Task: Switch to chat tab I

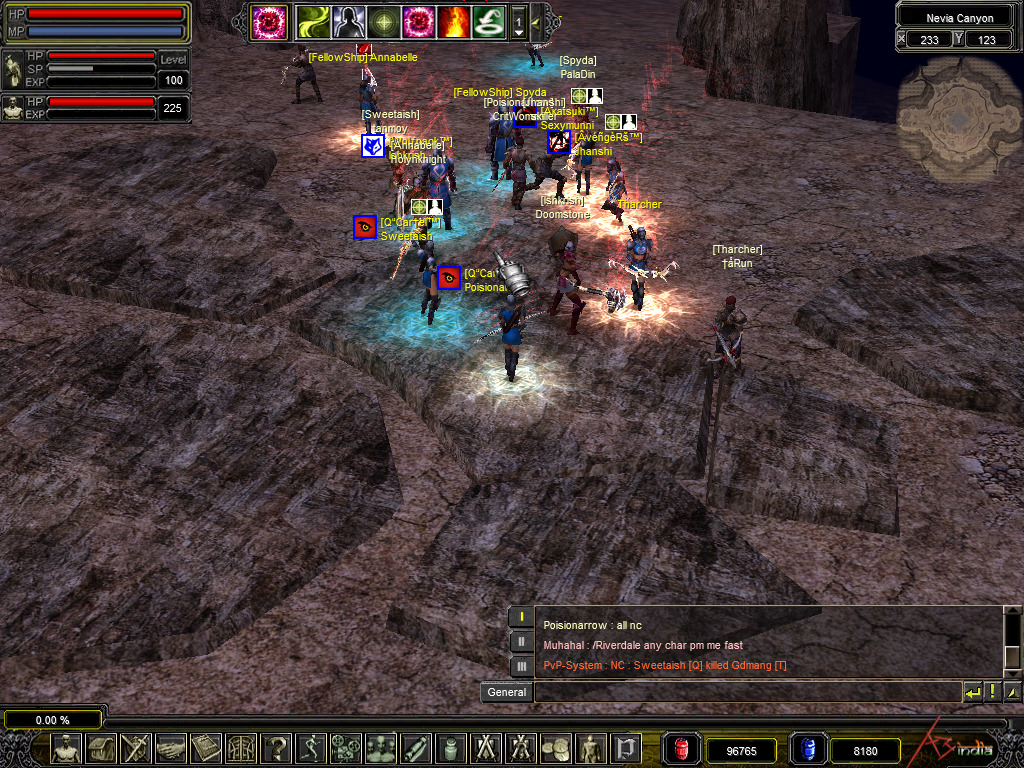Action: pos(521,617)
